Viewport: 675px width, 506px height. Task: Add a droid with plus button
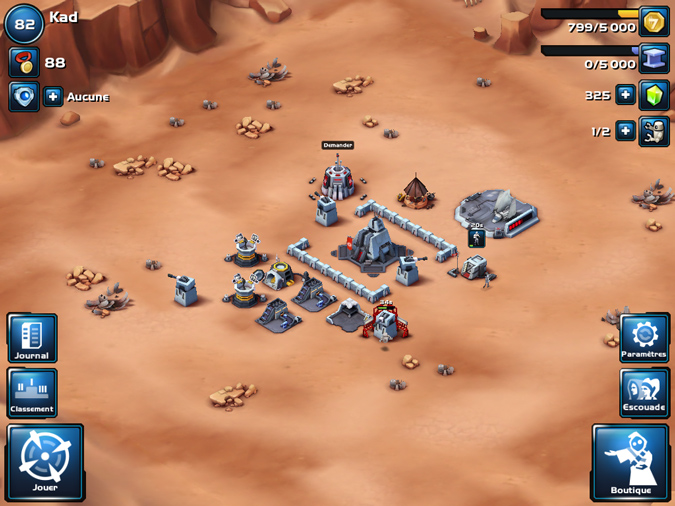click(x=625, y=131)
